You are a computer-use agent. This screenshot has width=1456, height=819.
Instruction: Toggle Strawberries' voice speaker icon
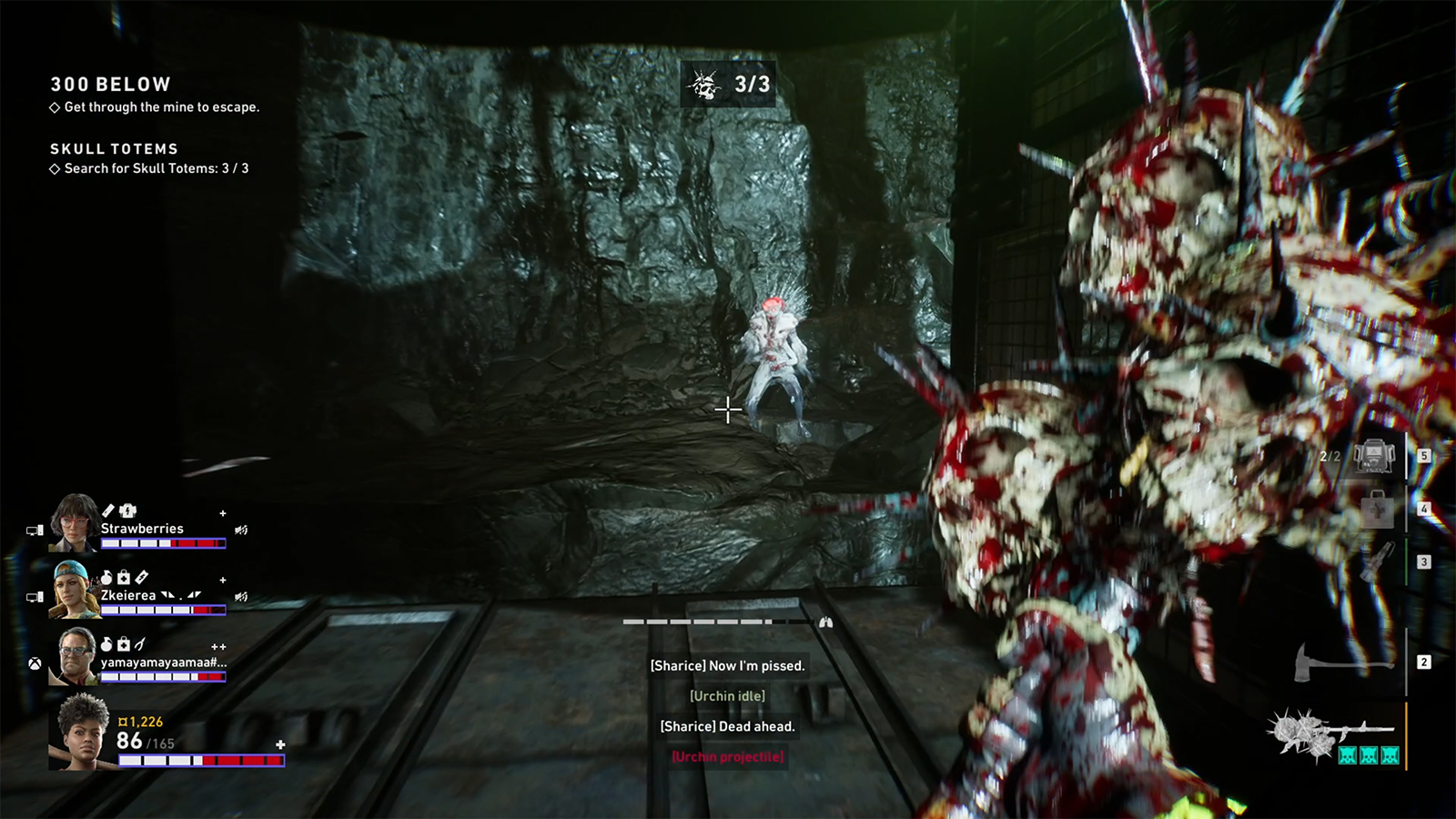[241, 530]
